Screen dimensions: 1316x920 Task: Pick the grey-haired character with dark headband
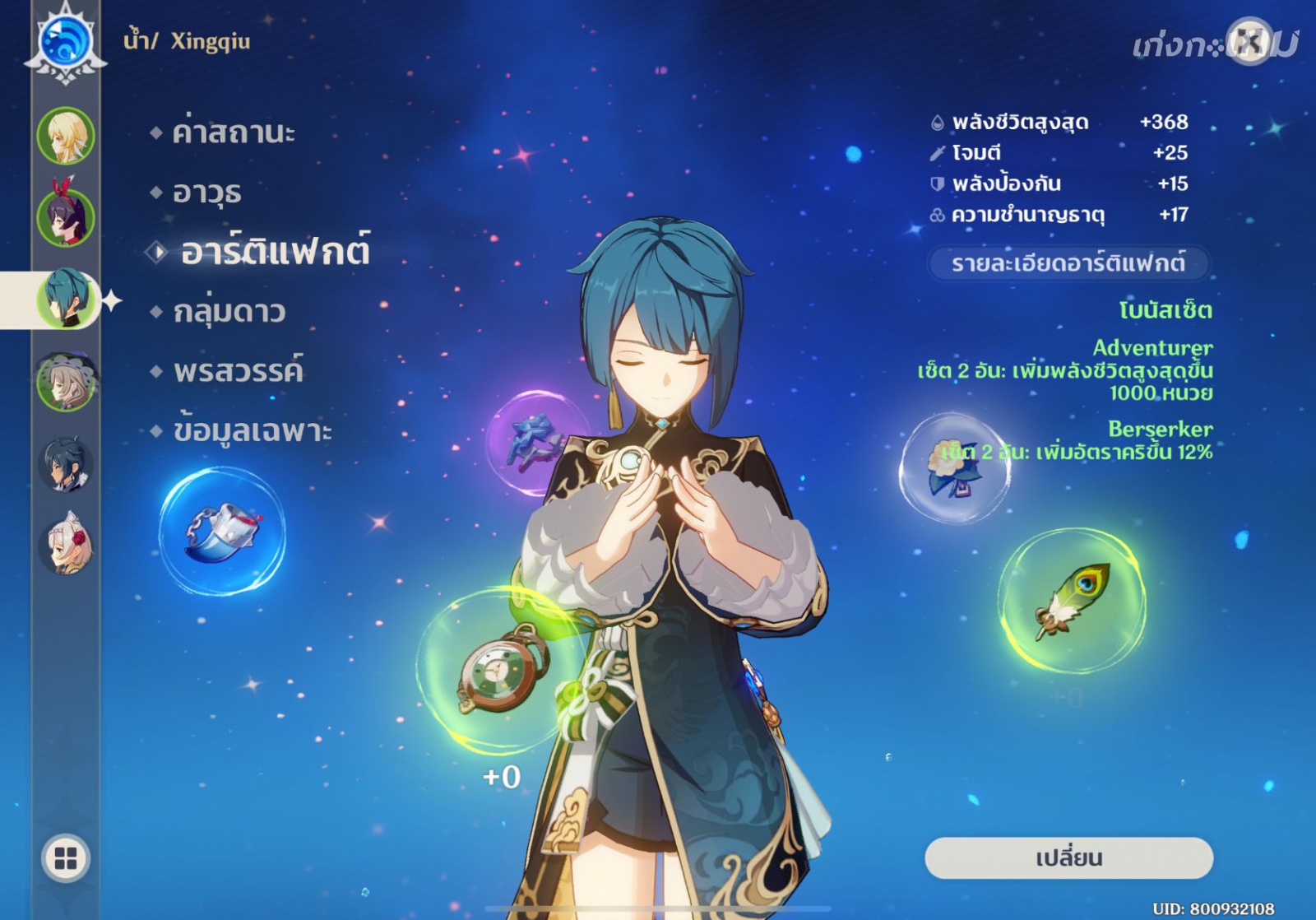click(66, 381)
